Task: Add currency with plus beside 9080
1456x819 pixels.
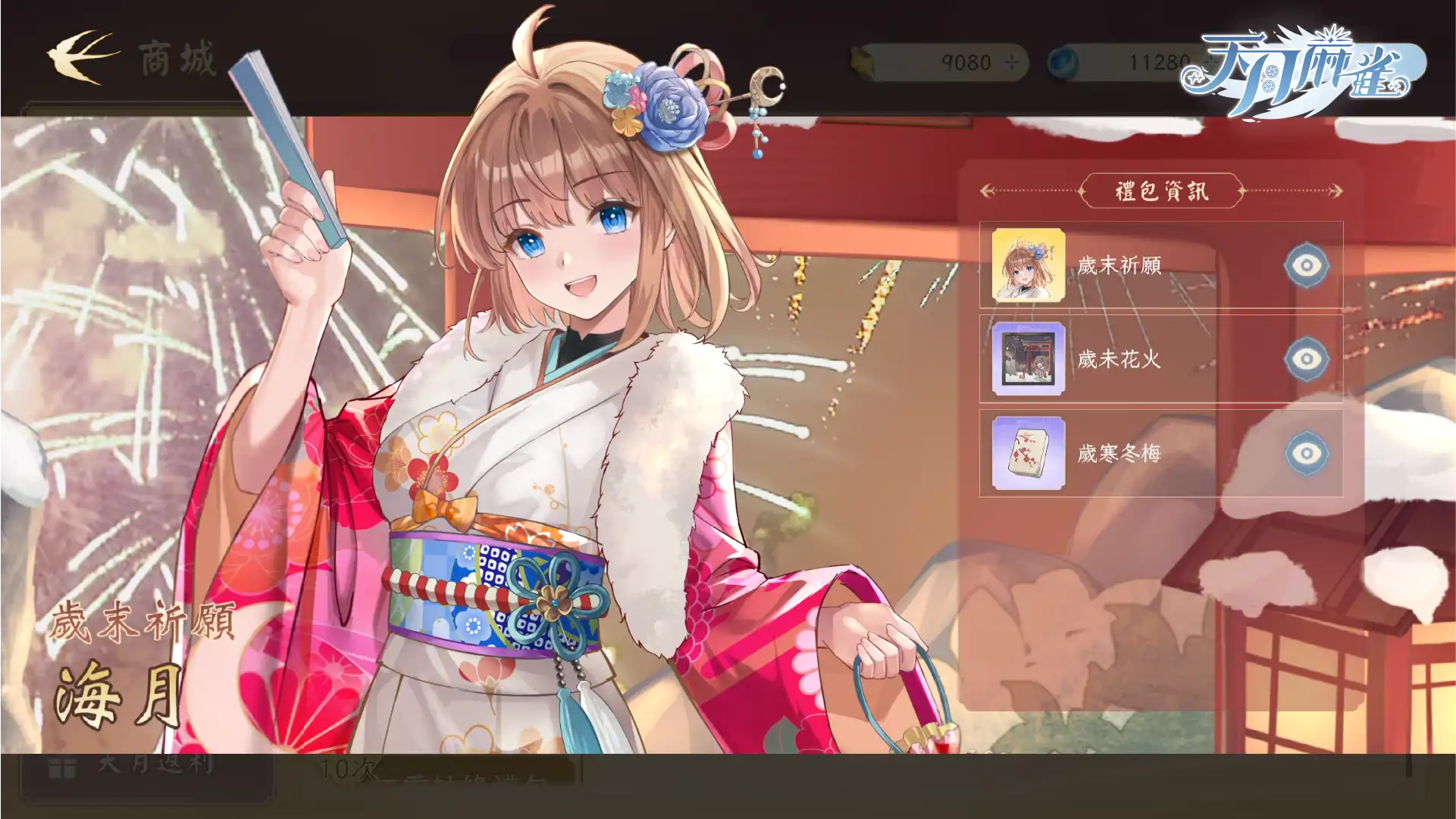Action: (x=1012, y=62)
